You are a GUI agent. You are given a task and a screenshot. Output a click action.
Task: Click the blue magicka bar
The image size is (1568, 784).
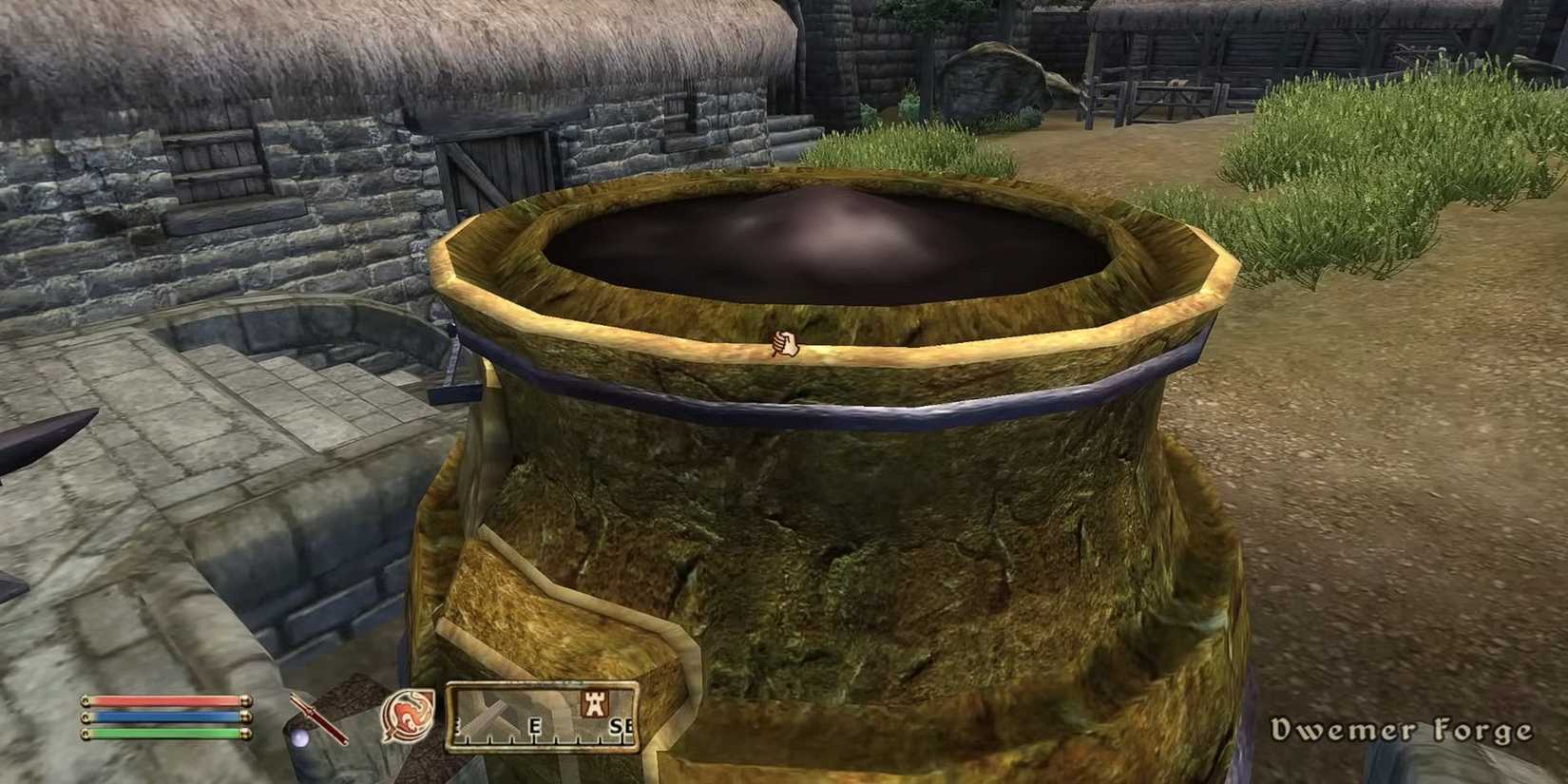pyautogui.click(x=161, y=717)
